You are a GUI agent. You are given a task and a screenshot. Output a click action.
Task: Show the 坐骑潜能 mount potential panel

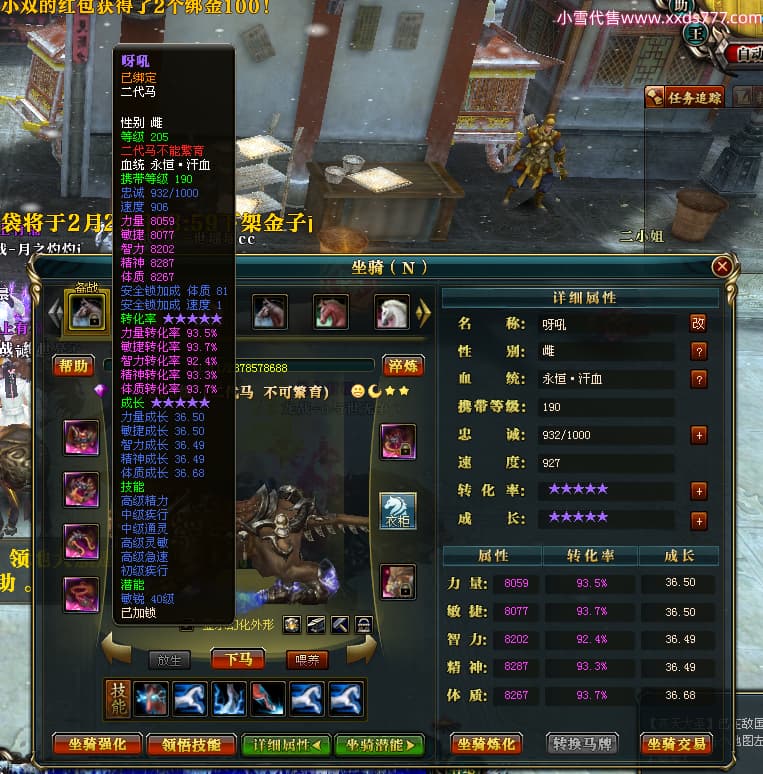(379, 744)
